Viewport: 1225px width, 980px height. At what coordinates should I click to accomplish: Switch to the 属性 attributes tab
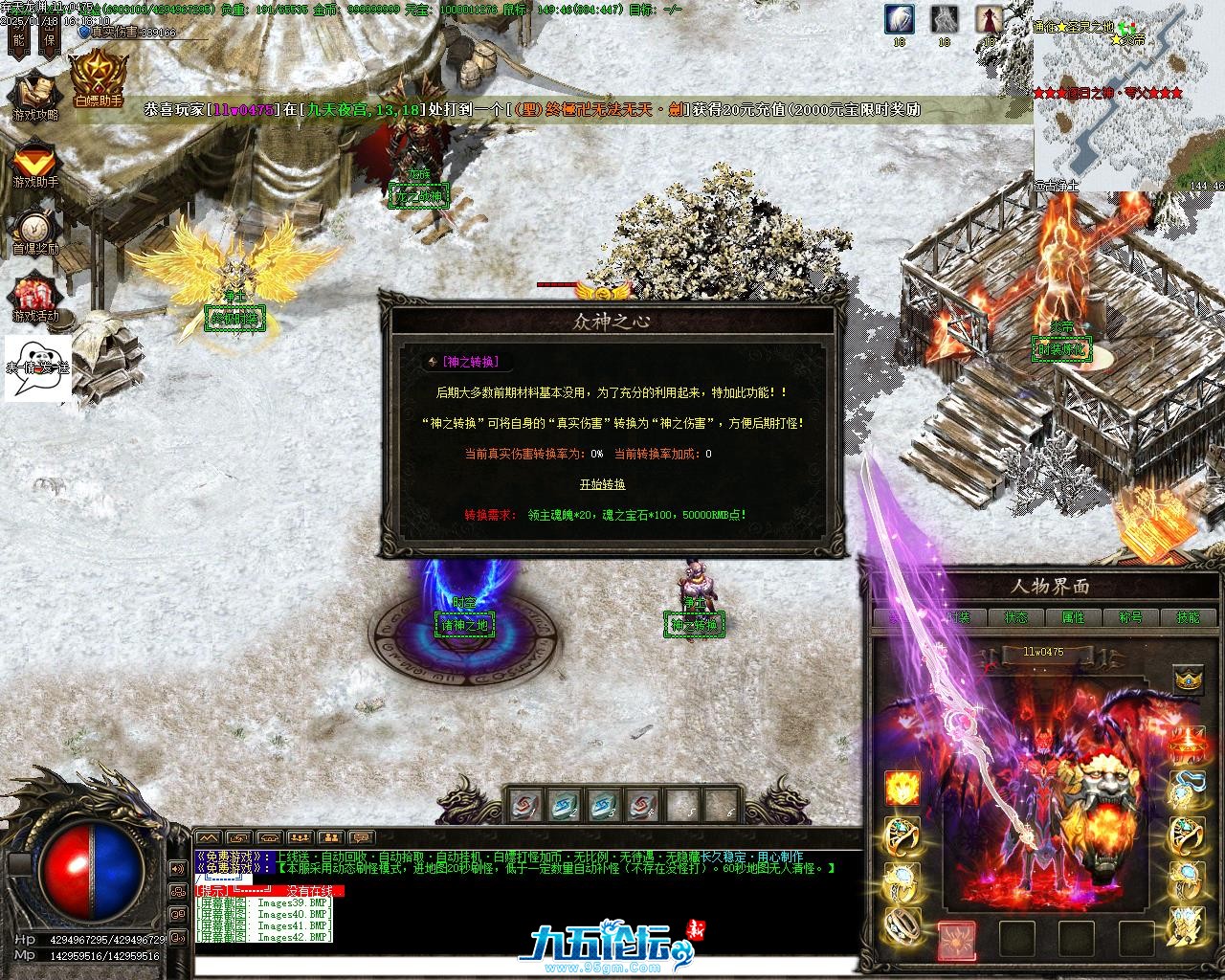click(x=1073, y=617)
